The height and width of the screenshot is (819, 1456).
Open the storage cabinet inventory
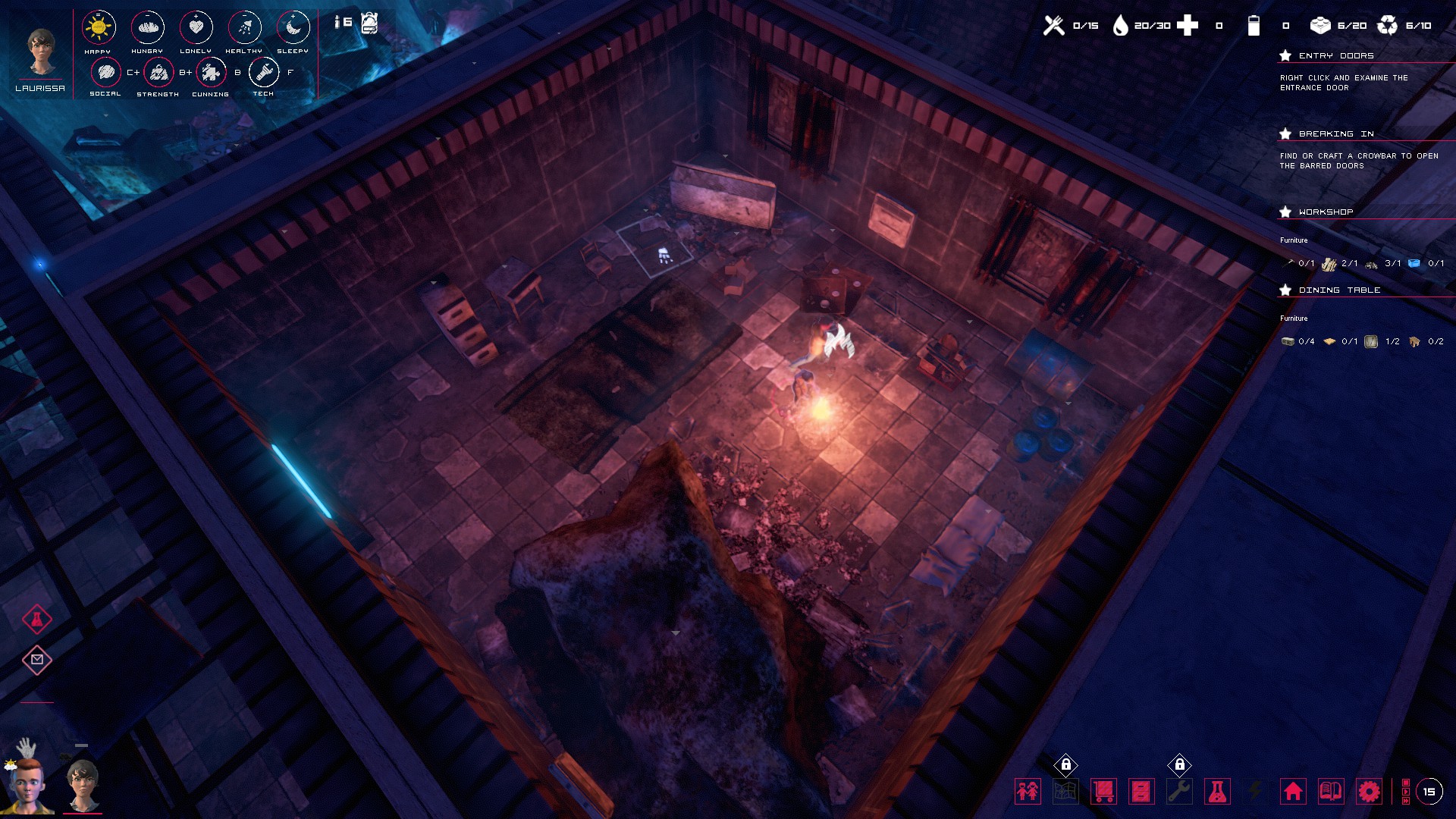[1141, 791]
